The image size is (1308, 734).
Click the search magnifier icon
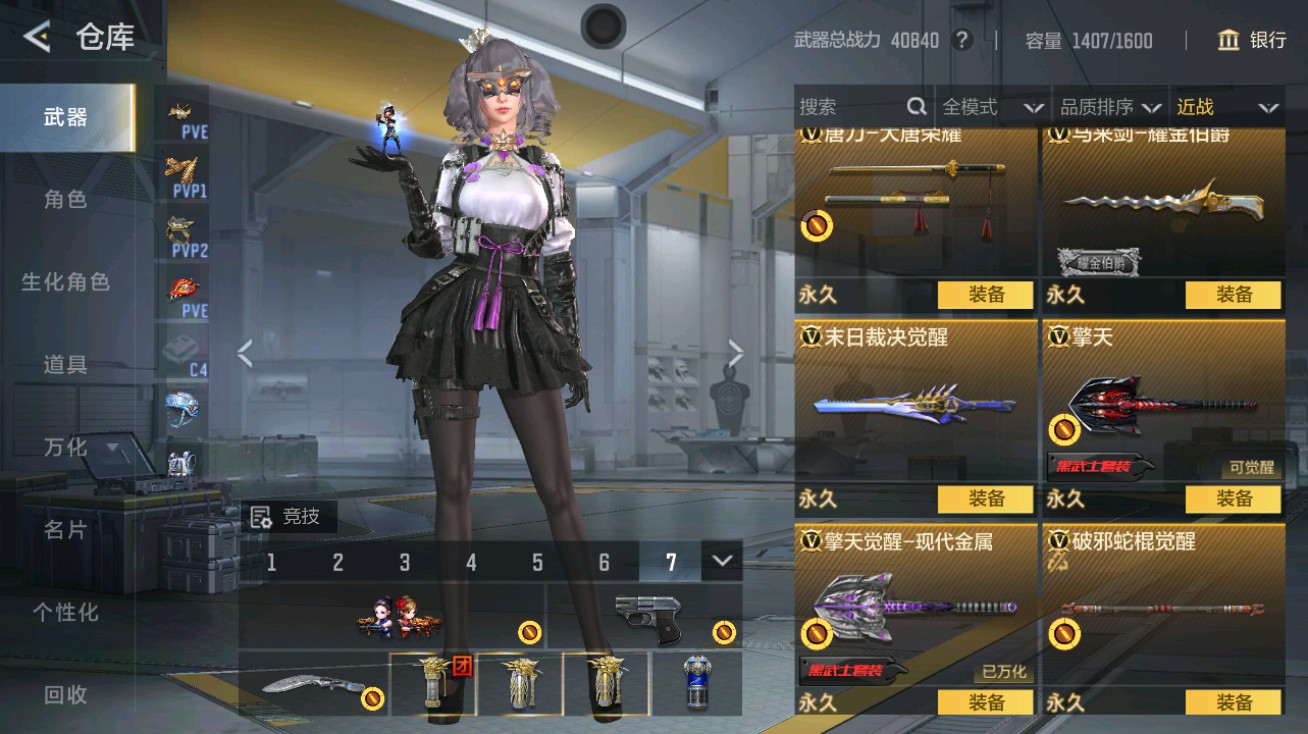click(x=916, y=106)
